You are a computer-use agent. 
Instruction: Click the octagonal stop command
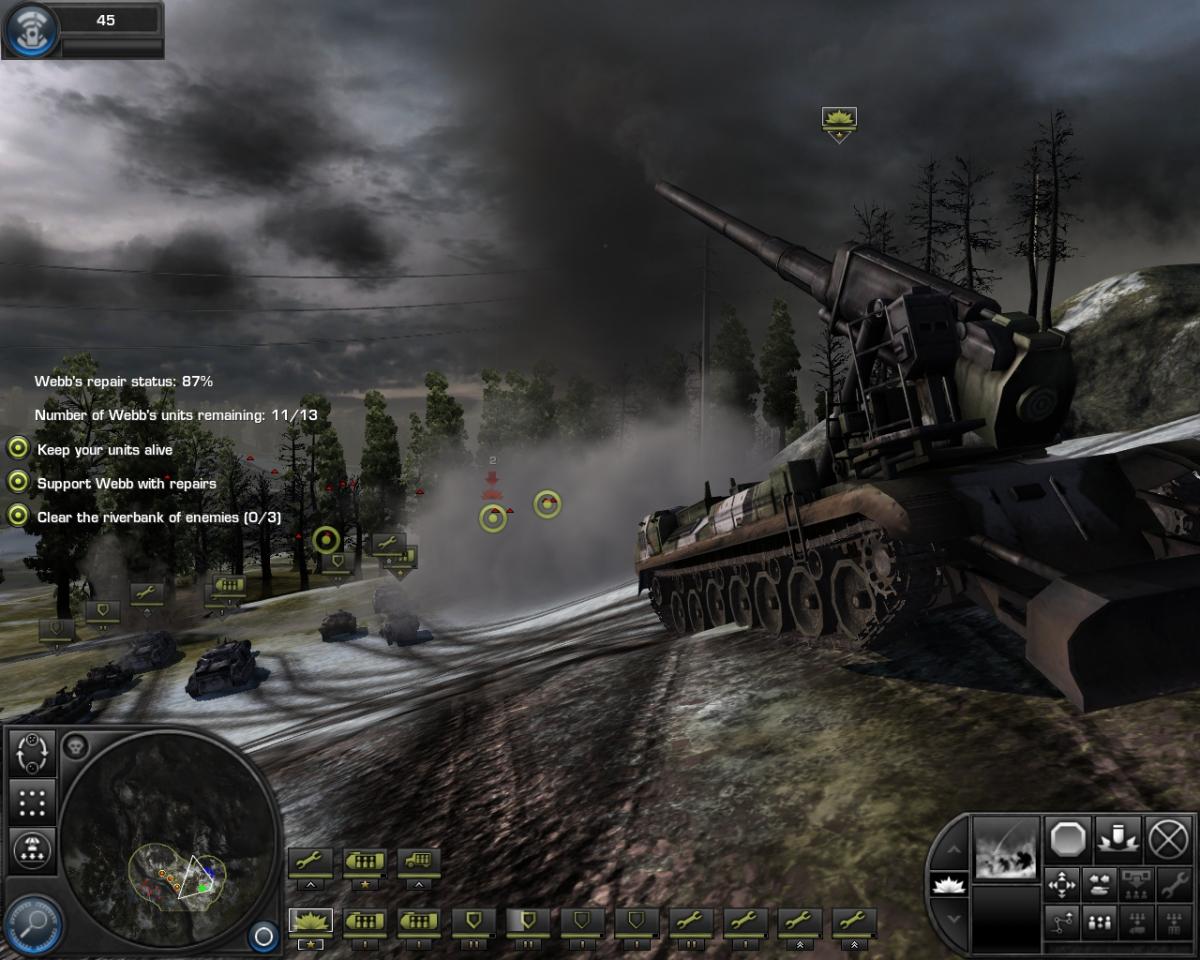pos(1068,838)
